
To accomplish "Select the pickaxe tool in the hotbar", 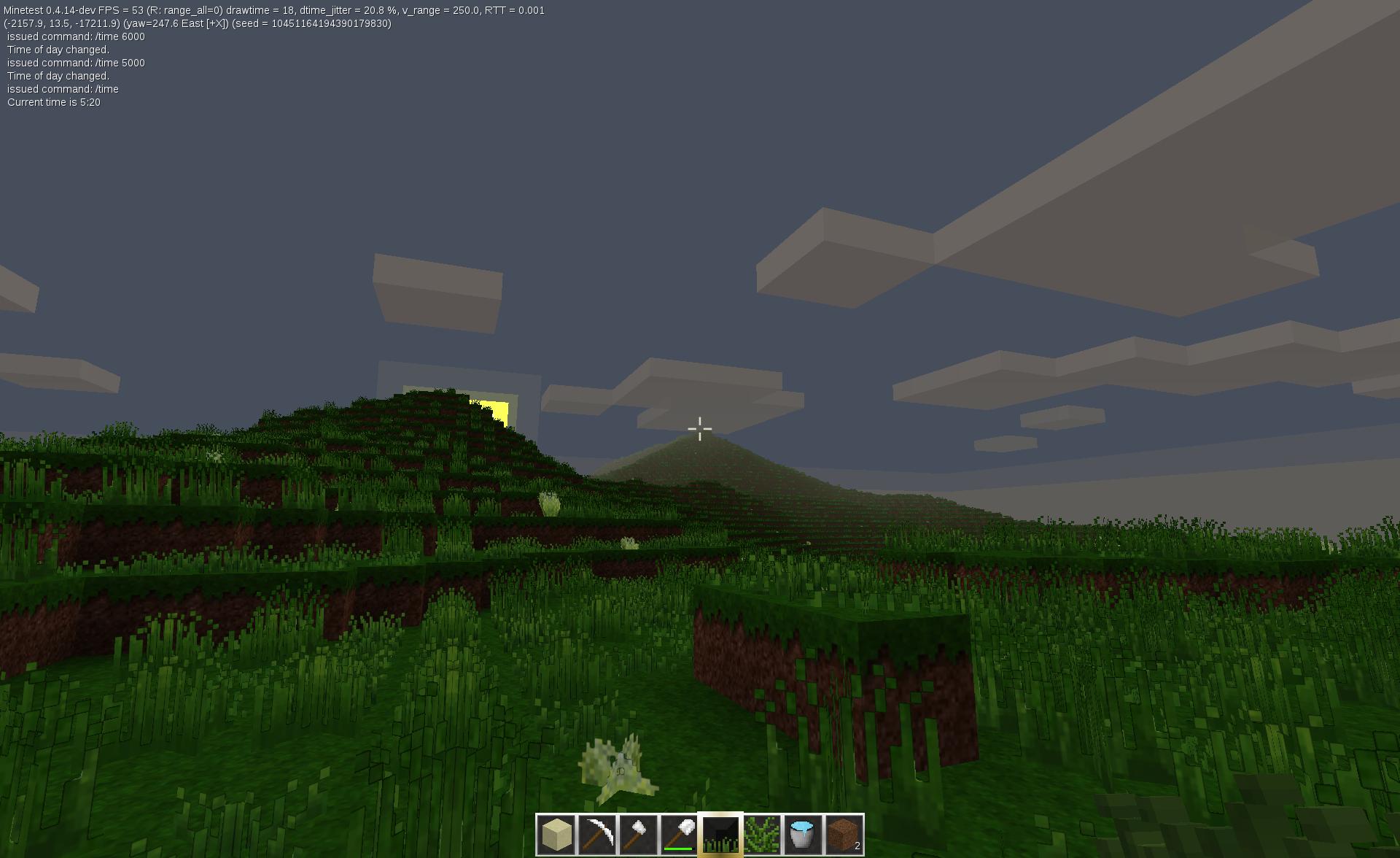I will click(597, 834).
